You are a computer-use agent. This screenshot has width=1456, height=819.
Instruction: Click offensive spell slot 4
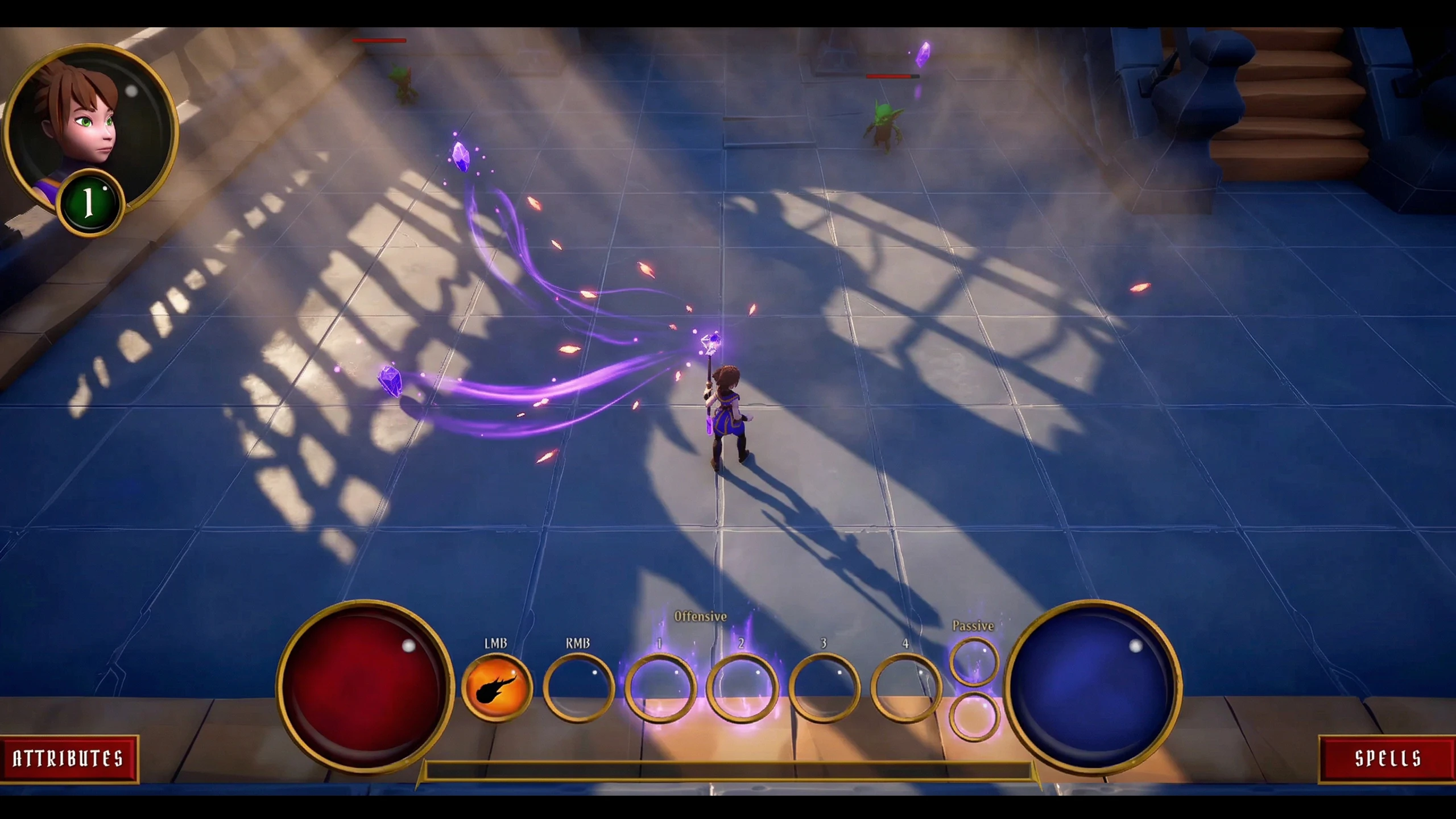(905, 688)
